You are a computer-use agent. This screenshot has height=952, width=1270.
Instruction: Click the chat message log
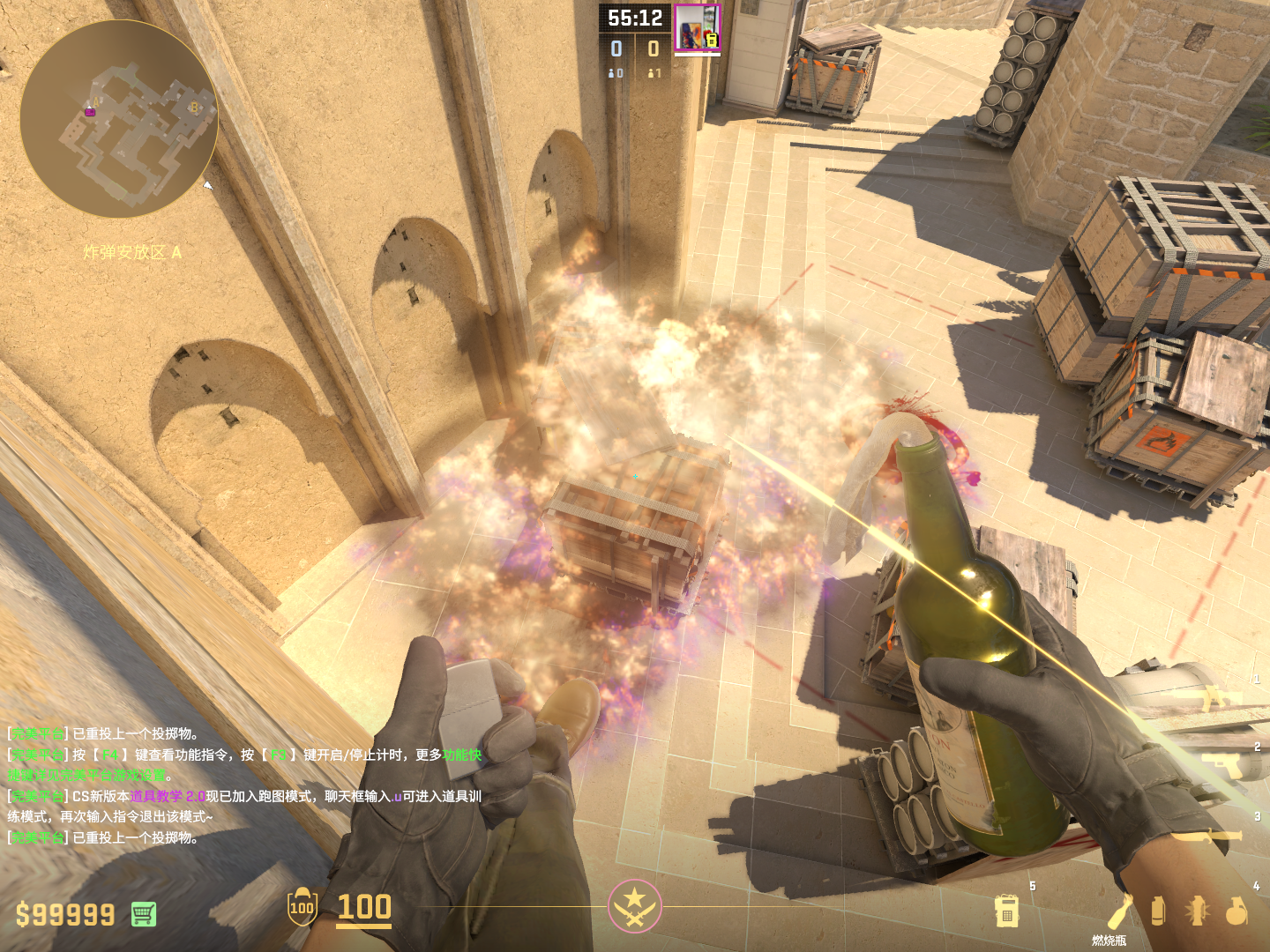coord(245,785)
